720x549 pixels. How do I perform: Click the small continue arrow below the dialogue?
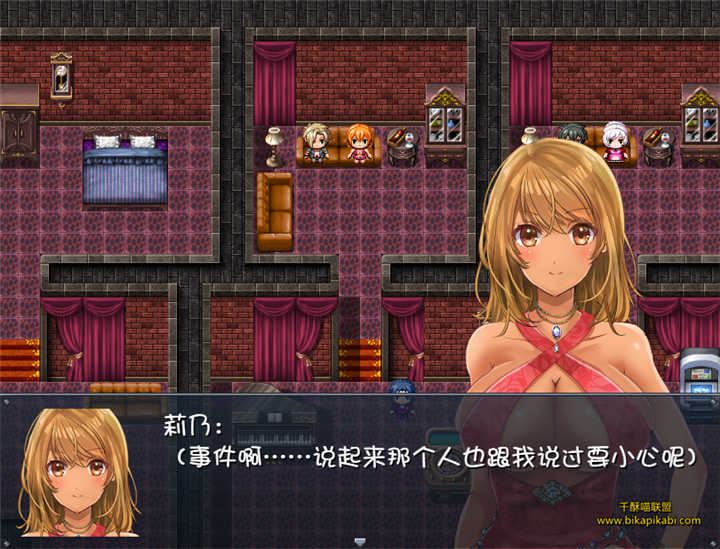(x=360, y=541)
